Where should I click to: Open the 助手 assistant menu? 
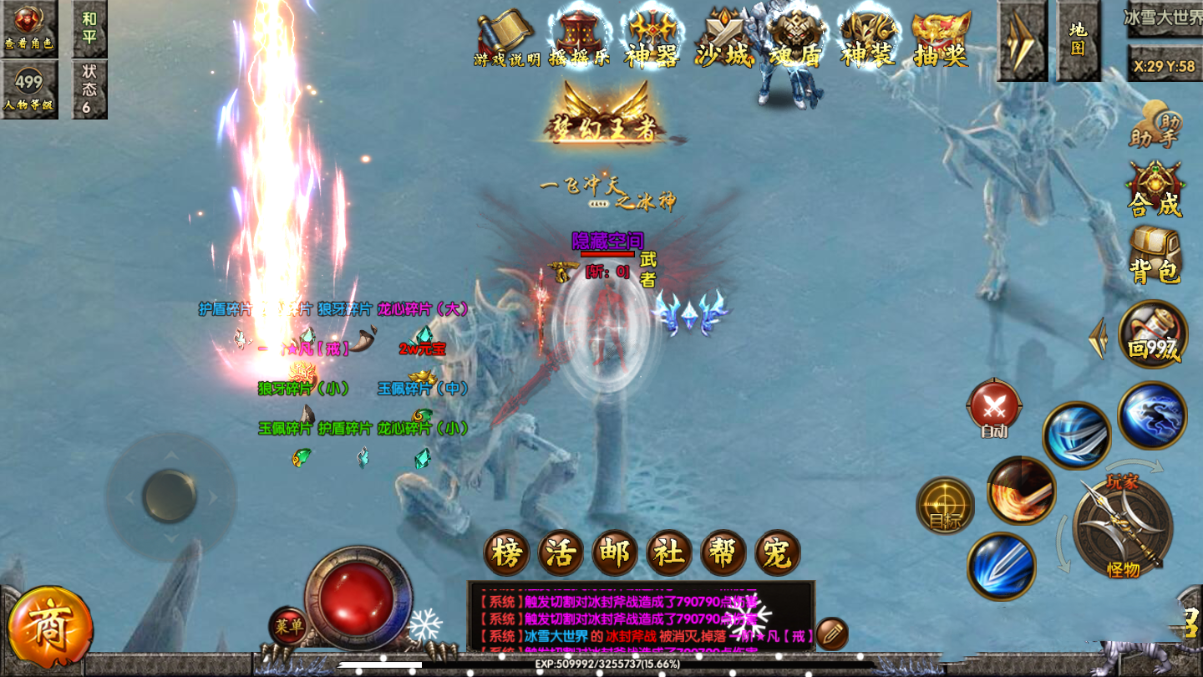point(1155,124)
